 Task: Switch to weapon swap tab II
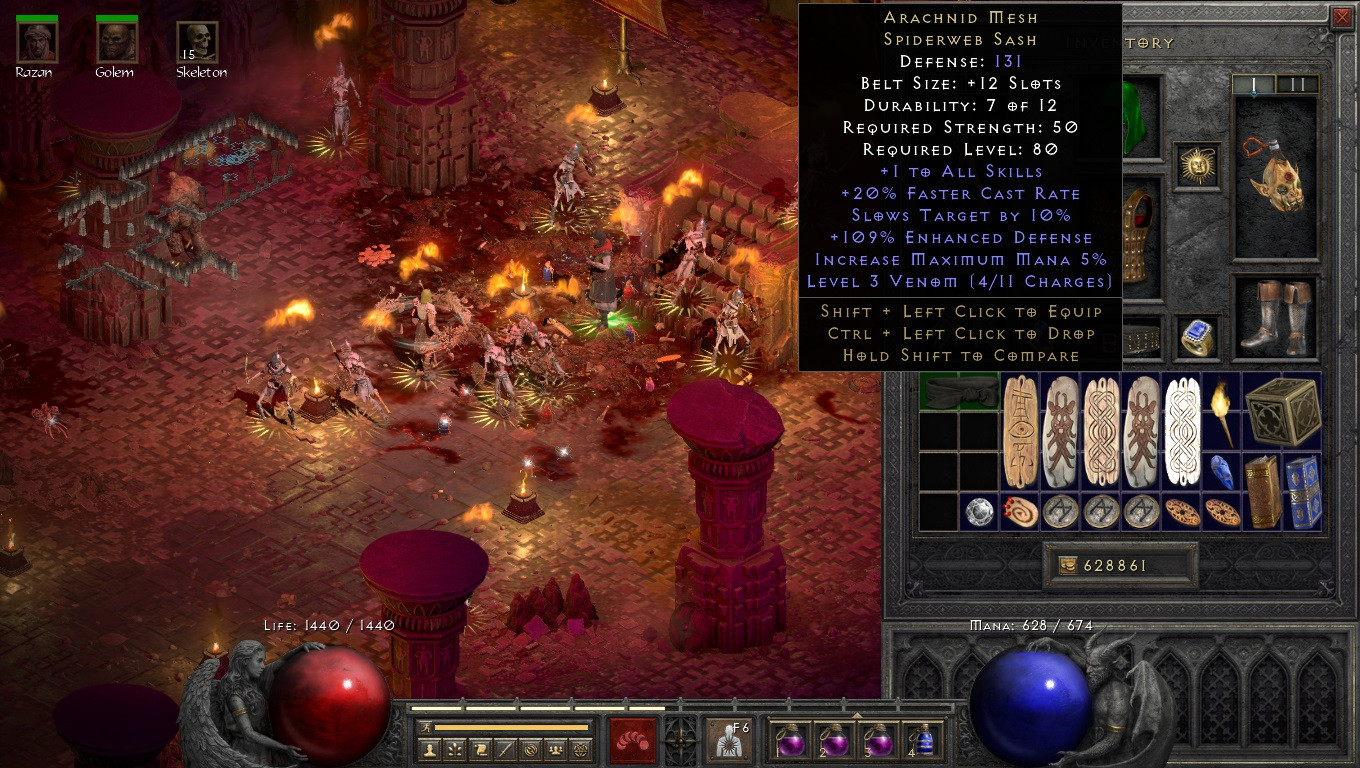[1299, 83]
